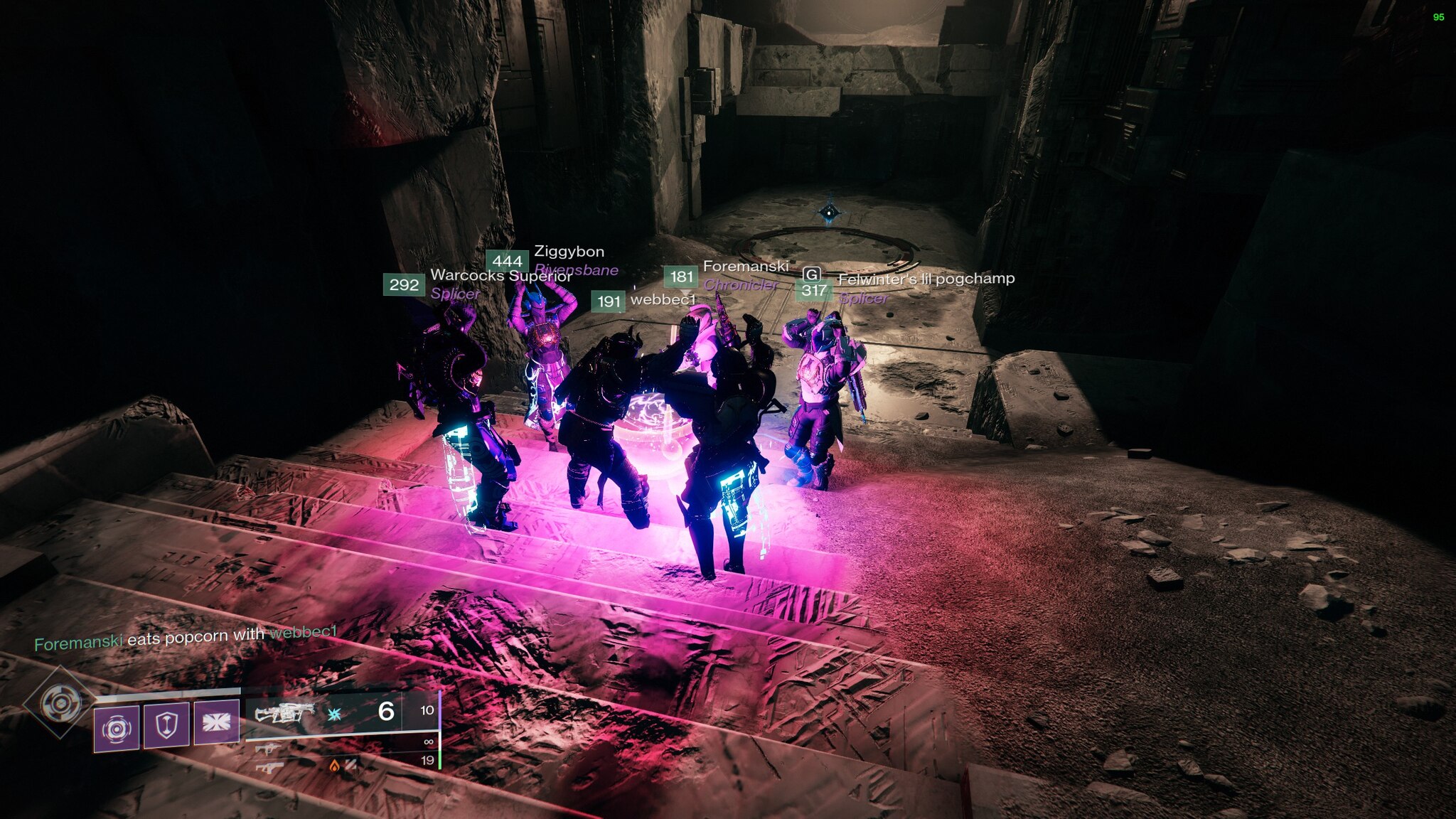Click the Warcocks Superior player nameplate

[x=500, y=276]
